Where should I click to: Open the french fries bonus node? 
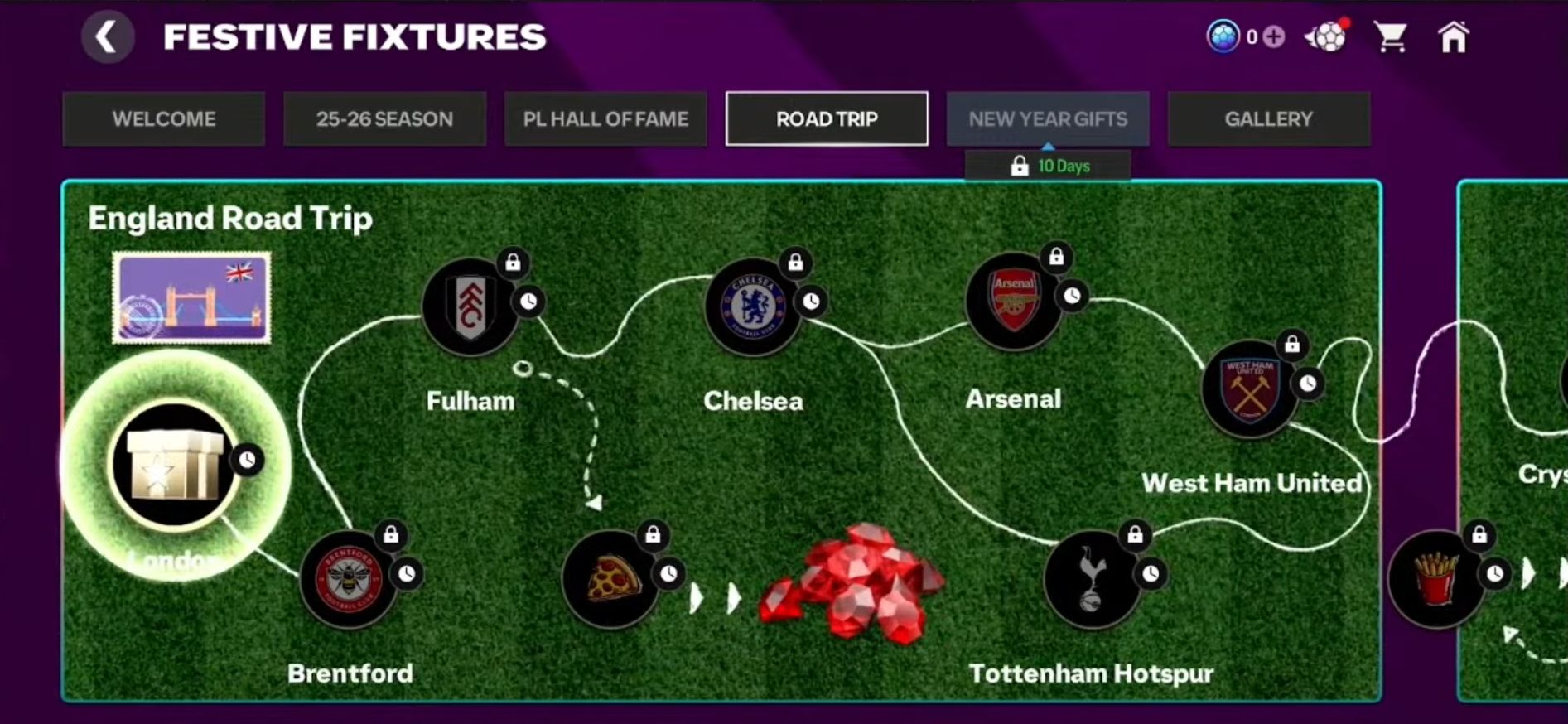(1436, 579)
